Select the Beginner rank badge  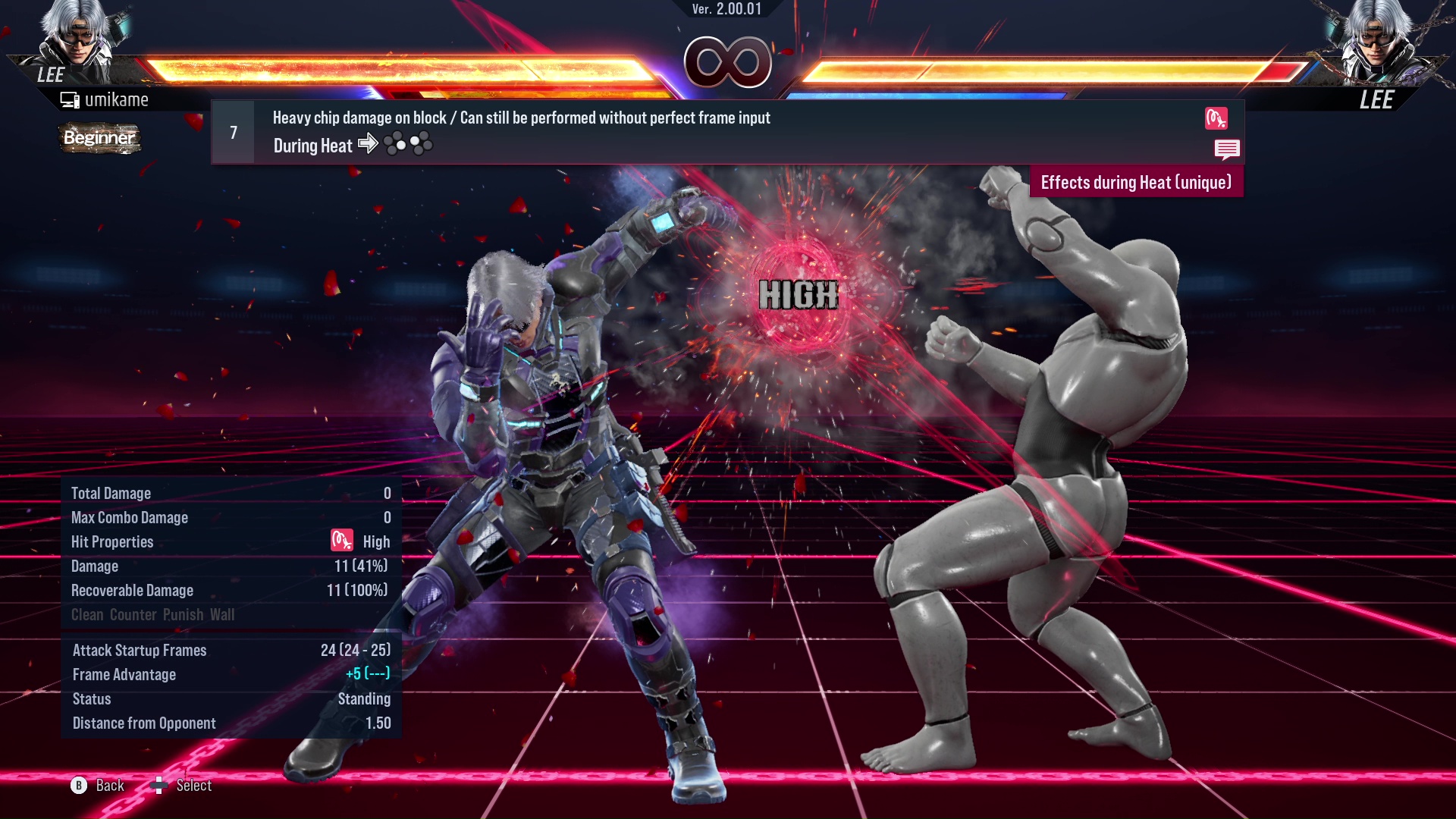[x=99, y=139]
